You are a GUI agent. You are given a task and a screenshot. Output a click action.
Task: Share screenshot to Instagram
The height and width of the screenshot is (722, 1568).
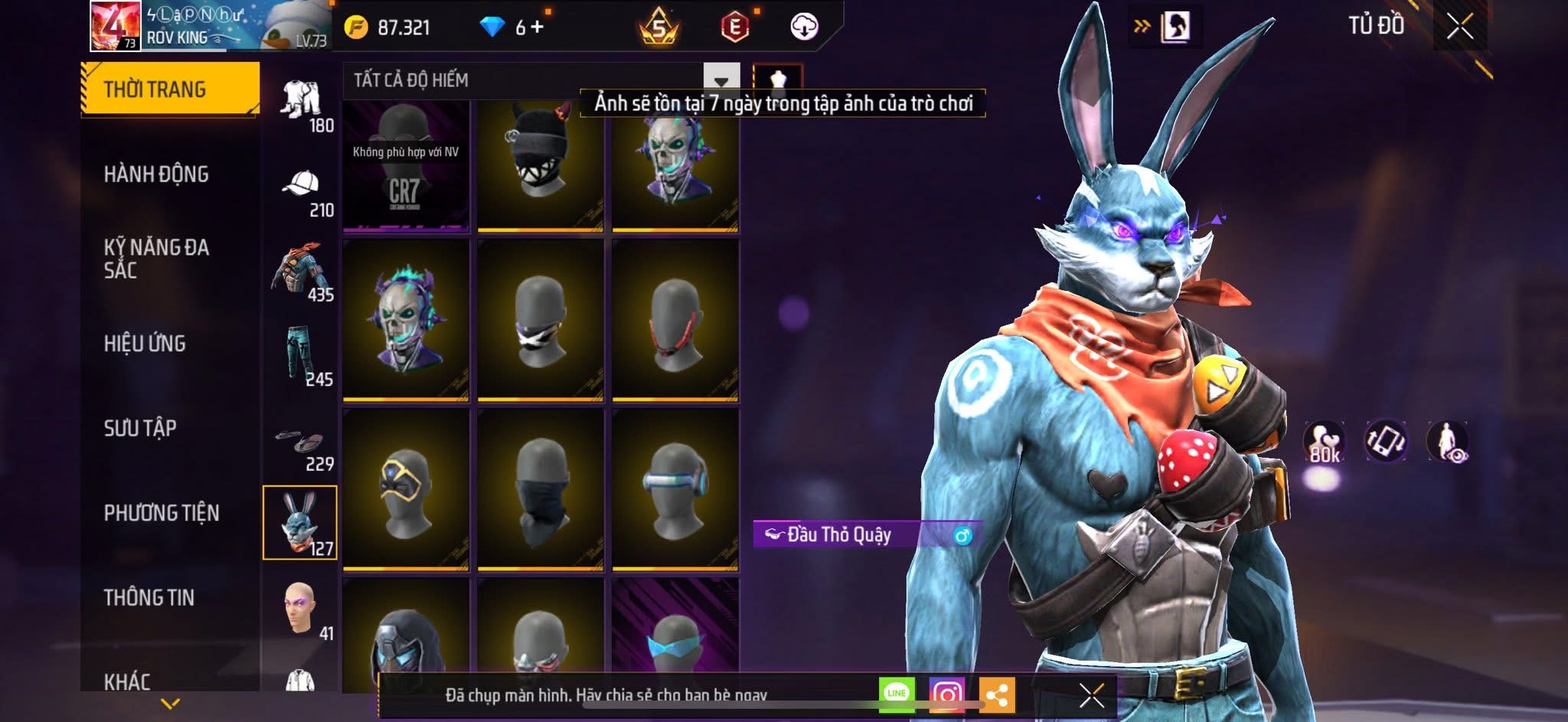click(946, 694)
